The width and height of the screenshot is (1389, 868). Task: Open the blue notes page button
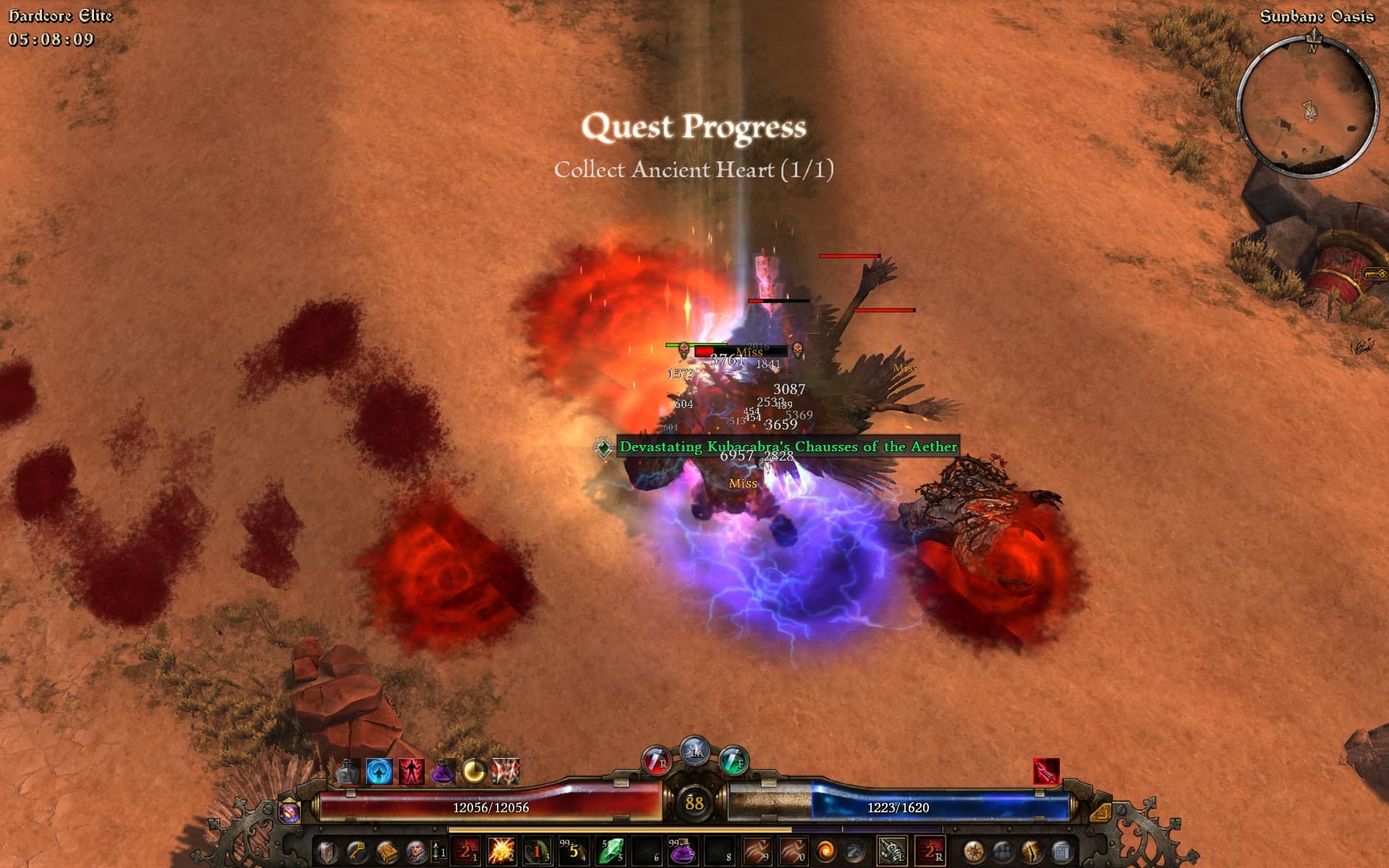(x=1061, y=851)
